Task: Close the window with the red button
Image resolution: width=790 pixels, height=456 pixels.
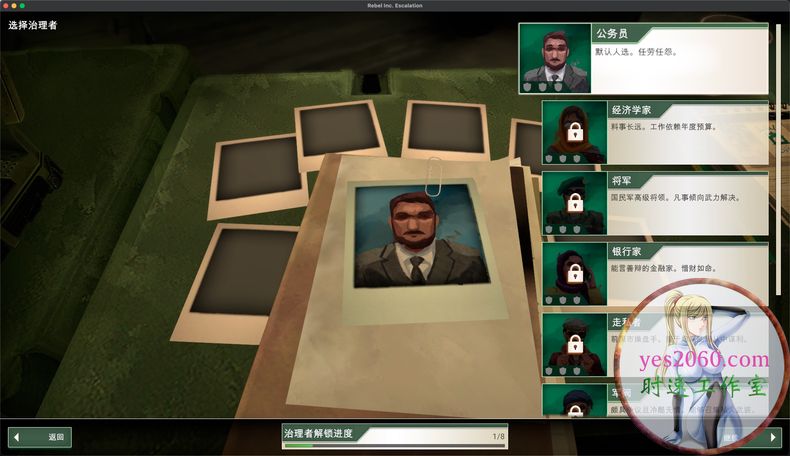Action: [x=7, y=6]
